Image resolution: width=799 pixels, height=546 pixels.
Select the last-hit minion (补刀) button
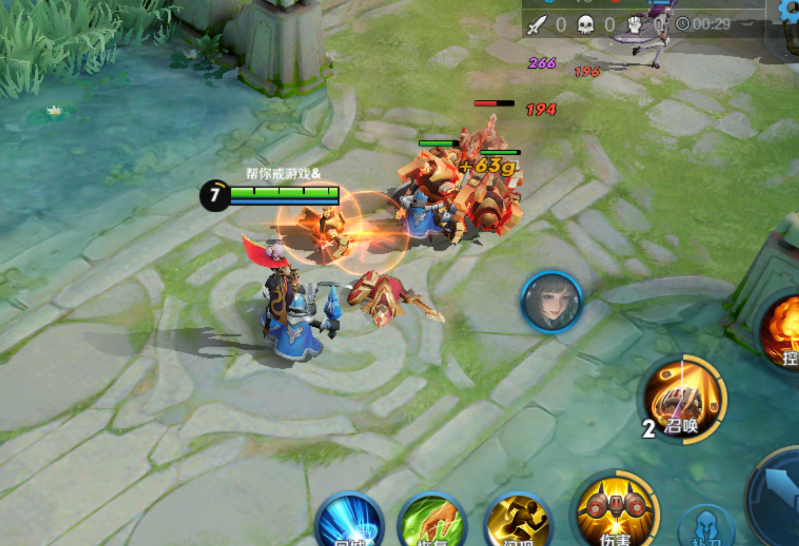click(x=706, y=528)
